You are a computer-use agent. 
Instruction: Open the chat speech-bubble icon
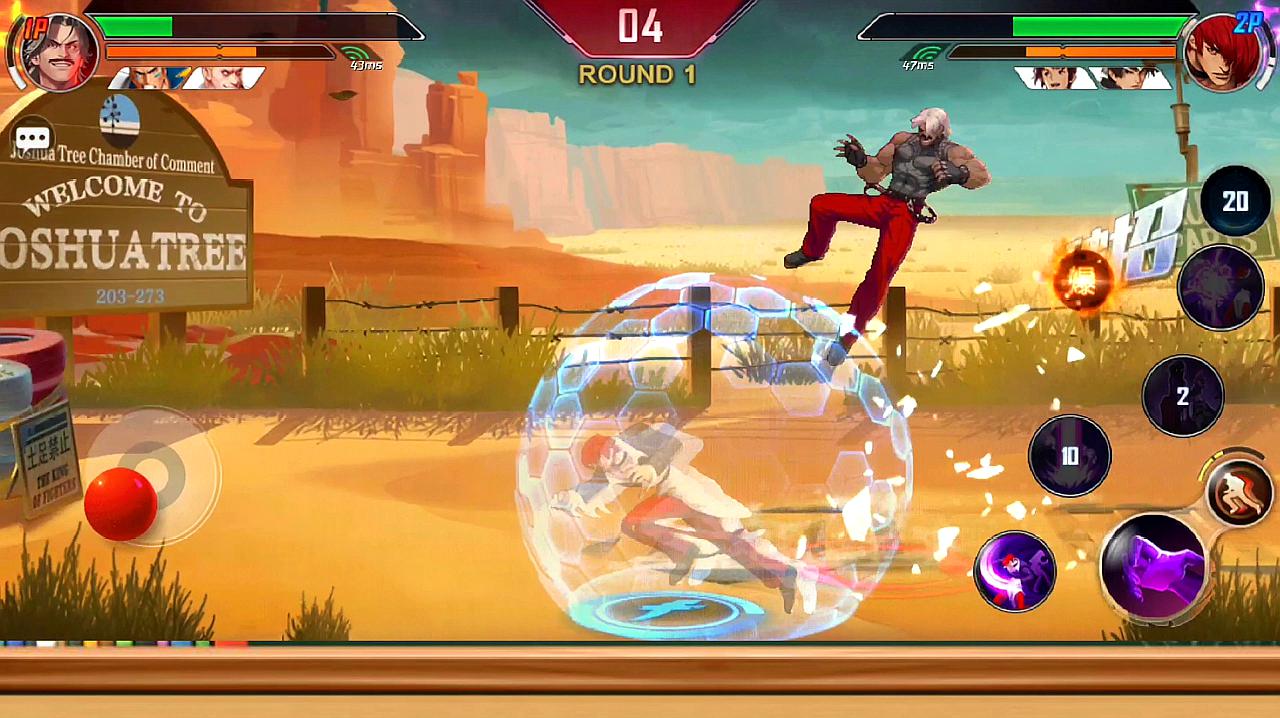click(32, 139)
